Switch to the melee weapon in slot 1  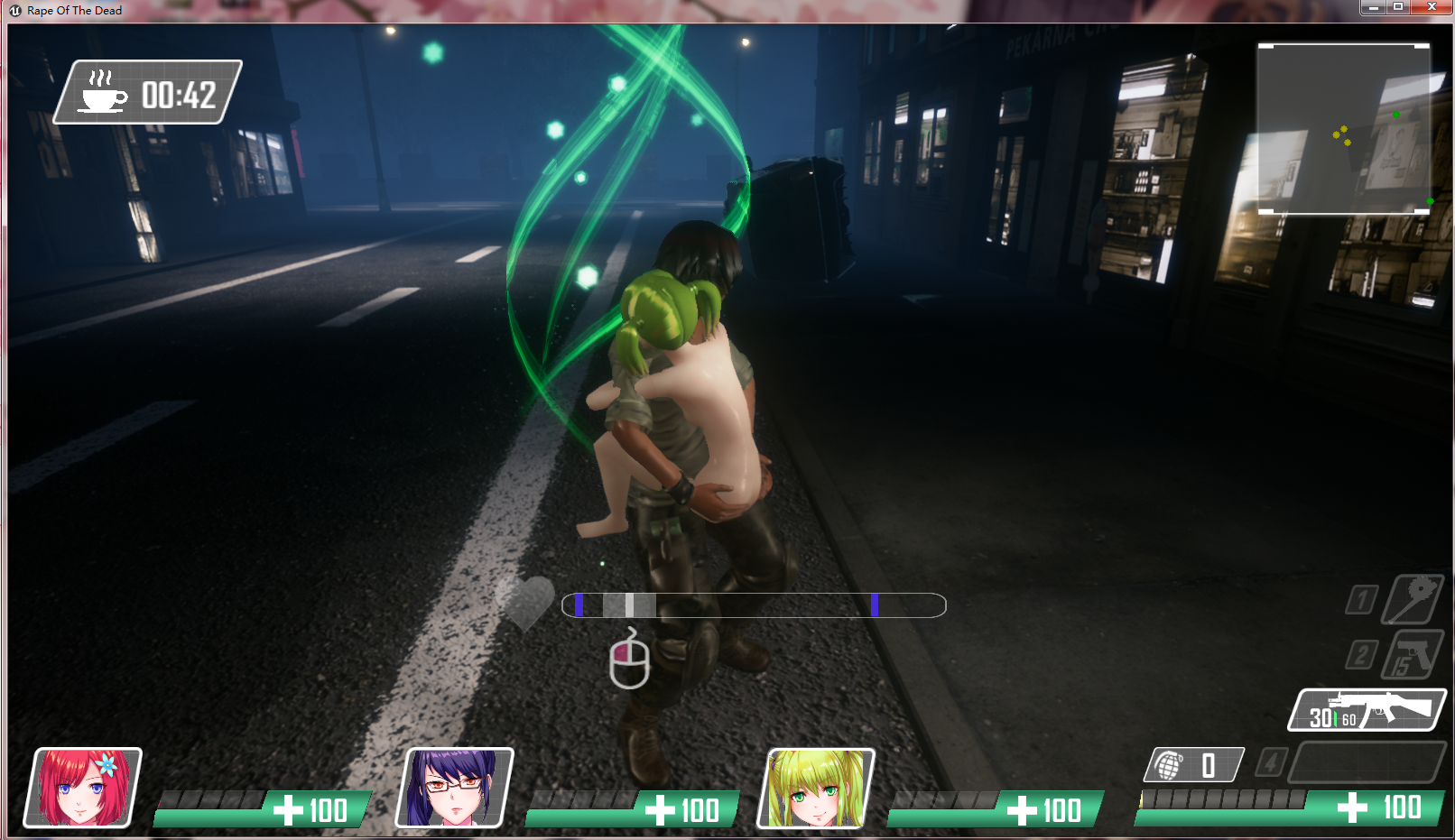click(x=1413, y=599)
